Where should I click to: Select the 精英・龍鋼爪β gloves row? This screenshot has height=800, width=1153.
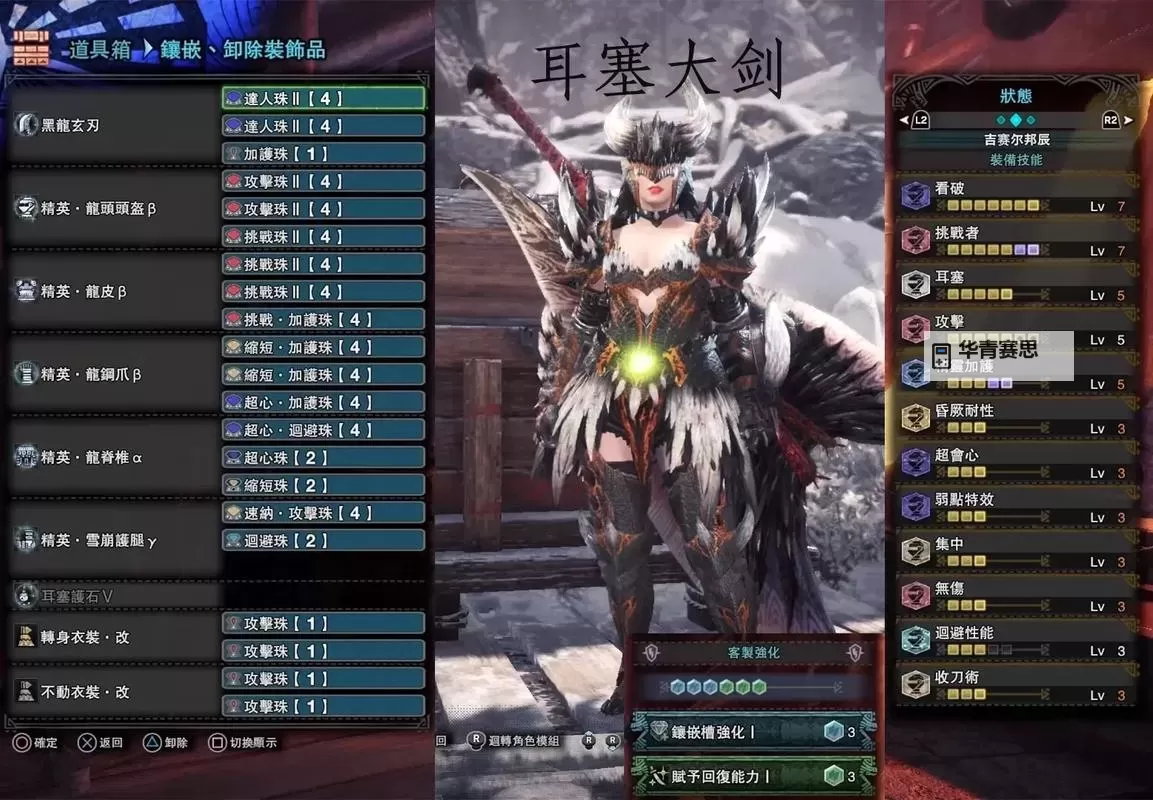(x=112, y=375)
